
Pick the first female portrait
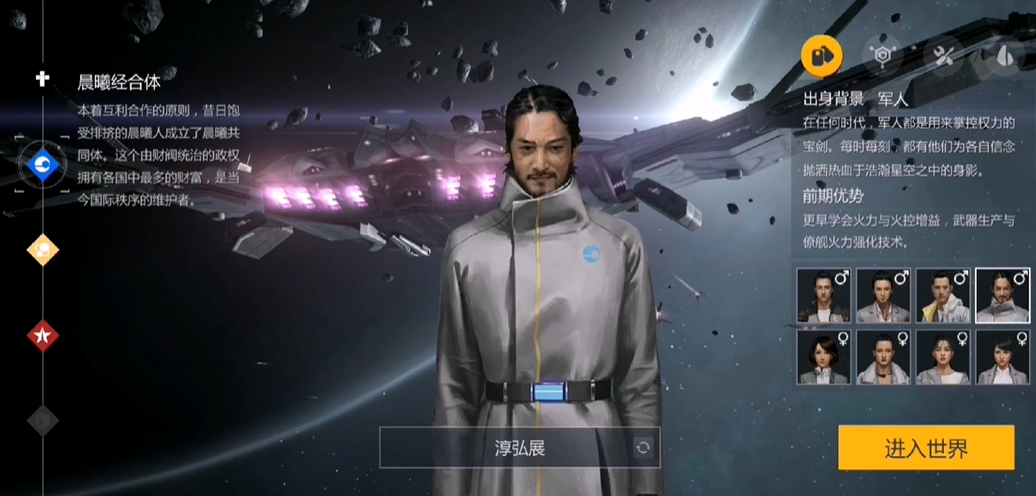(824, 357)
